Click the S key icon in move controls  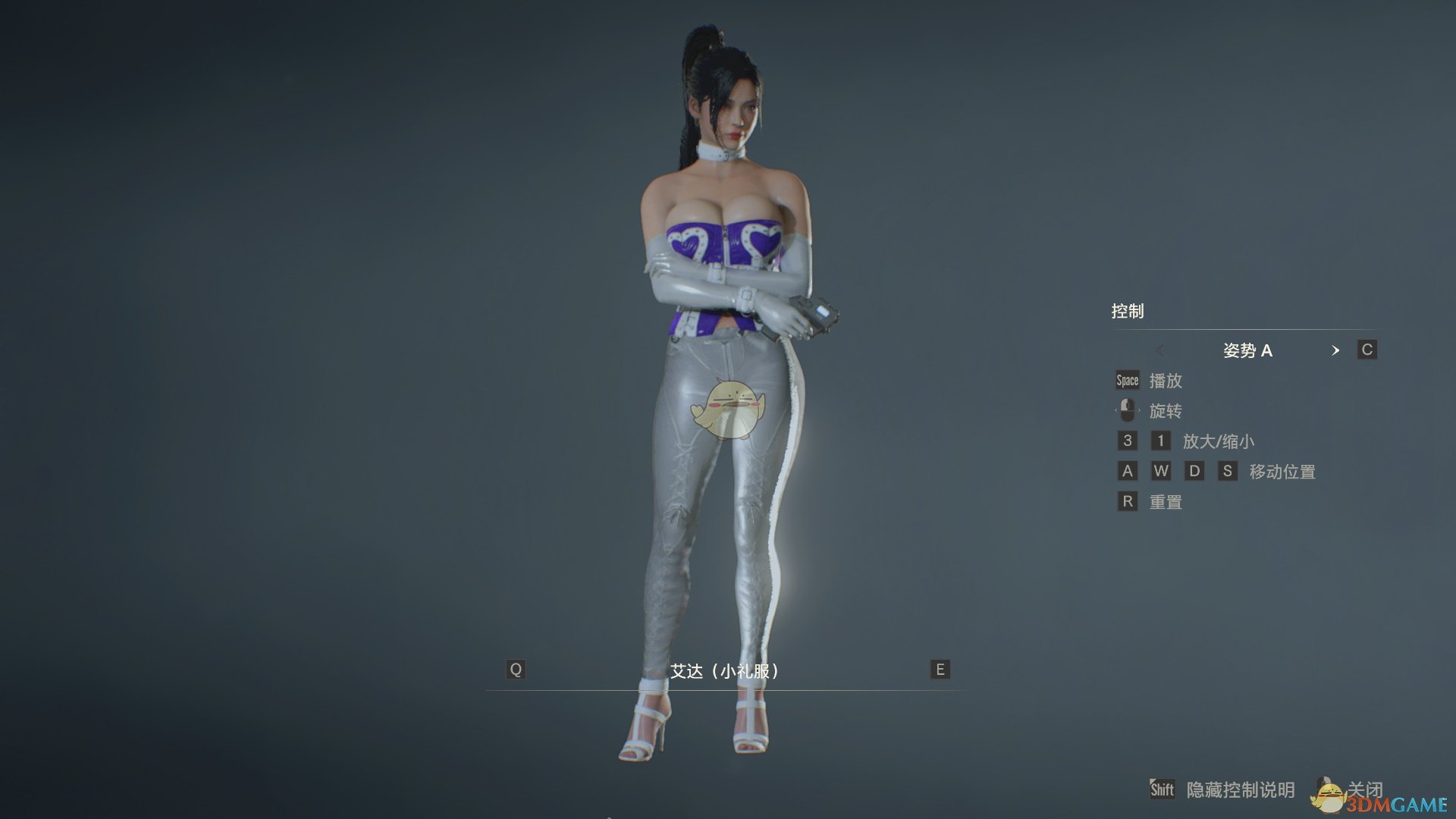(1228, 471)
